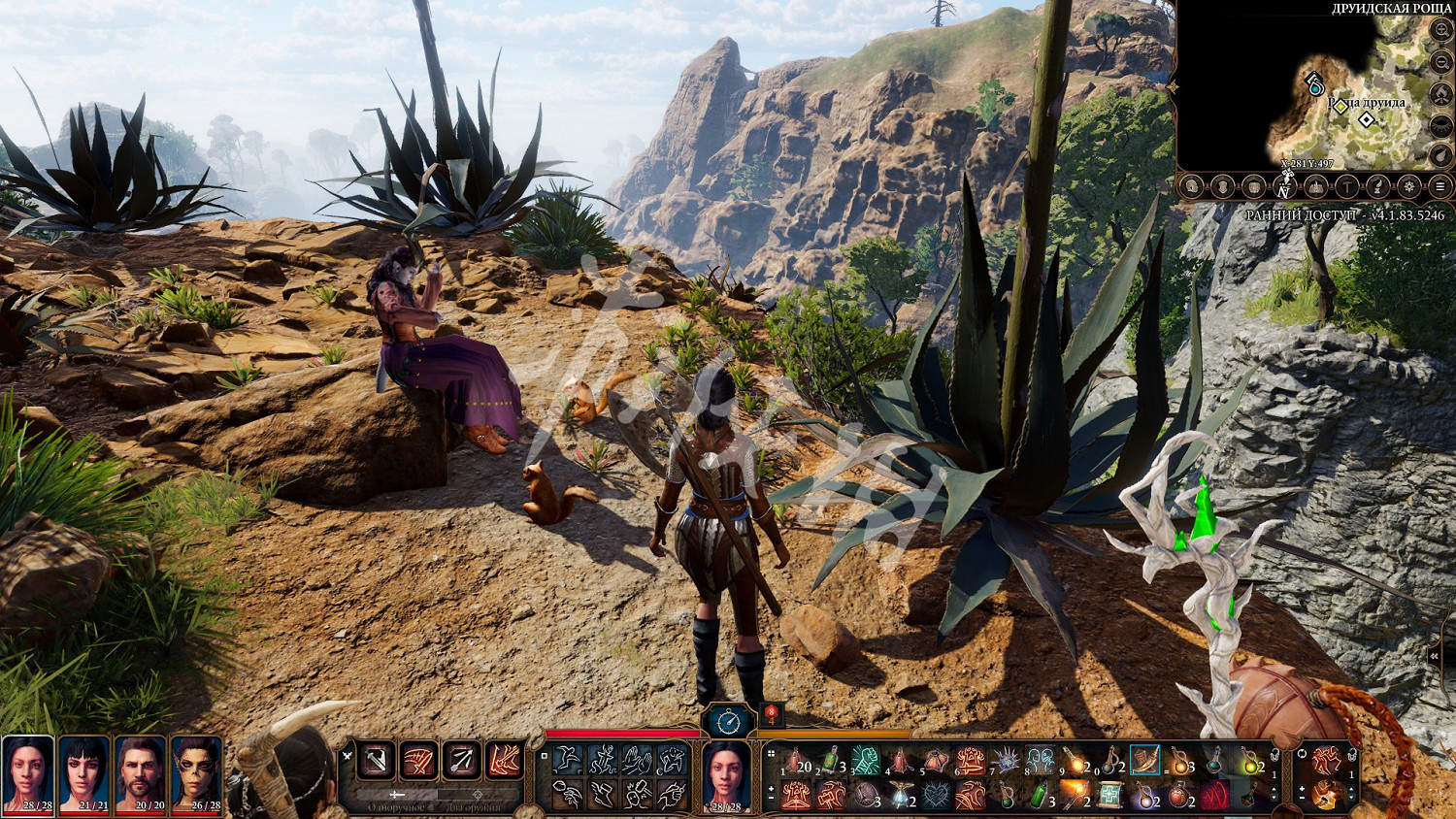Click the hourglass turn-based mode button

click(729, 721)
